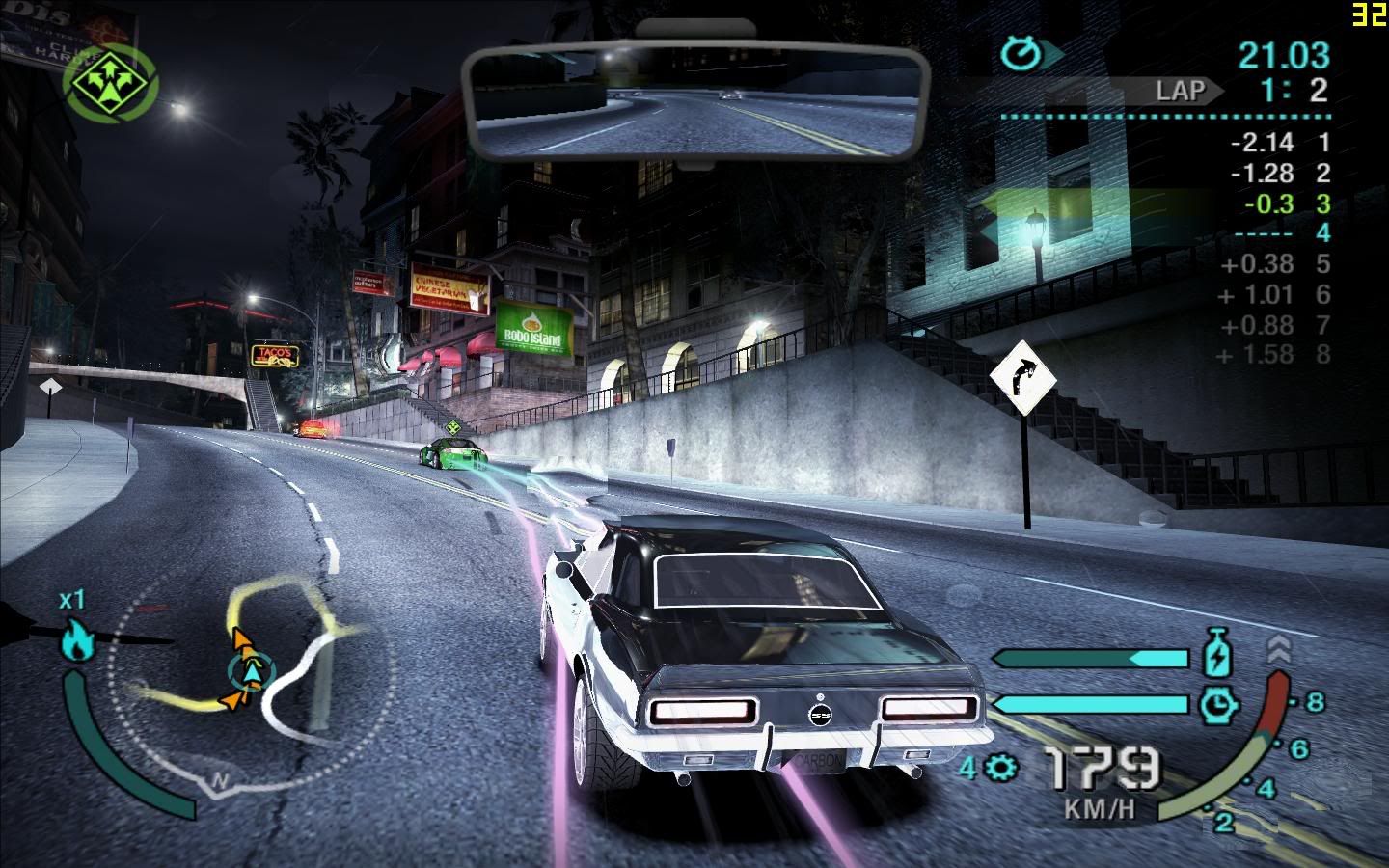Screen dimensions: 1389x868
Task: Activate the green crew member ability icon
Action: 111,76
